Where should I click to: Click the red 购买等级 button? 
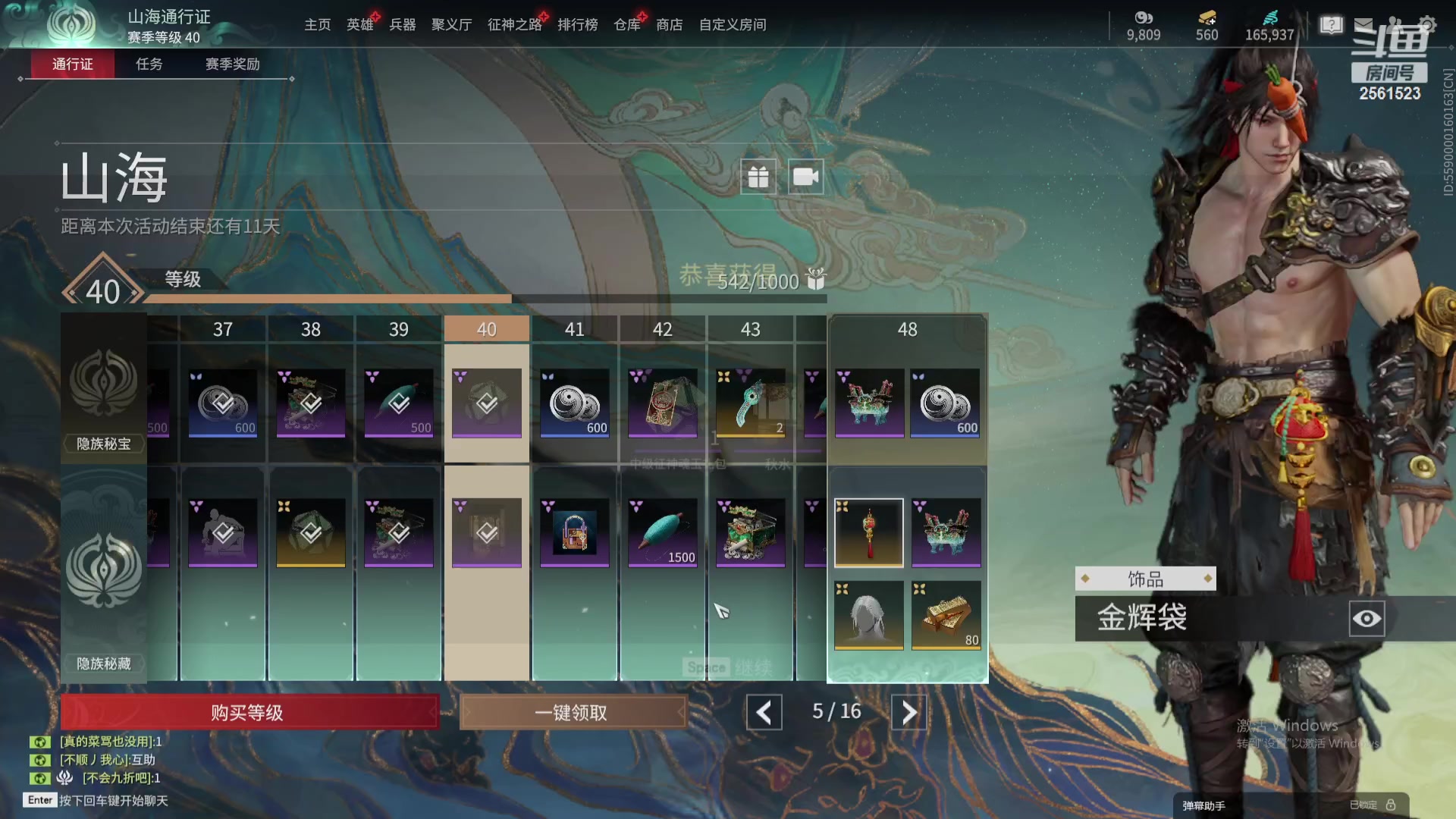(249, 712)
